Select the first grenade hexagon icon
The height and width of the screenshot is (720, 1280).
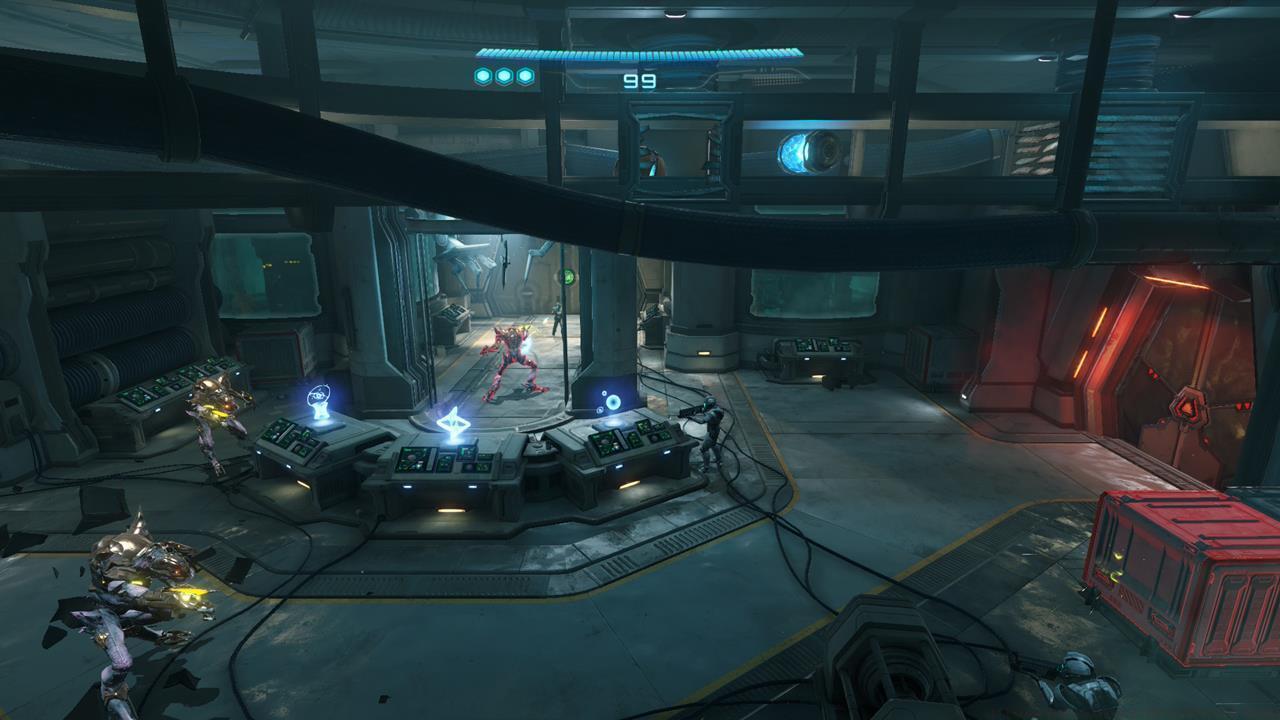[x=481, y=76]
